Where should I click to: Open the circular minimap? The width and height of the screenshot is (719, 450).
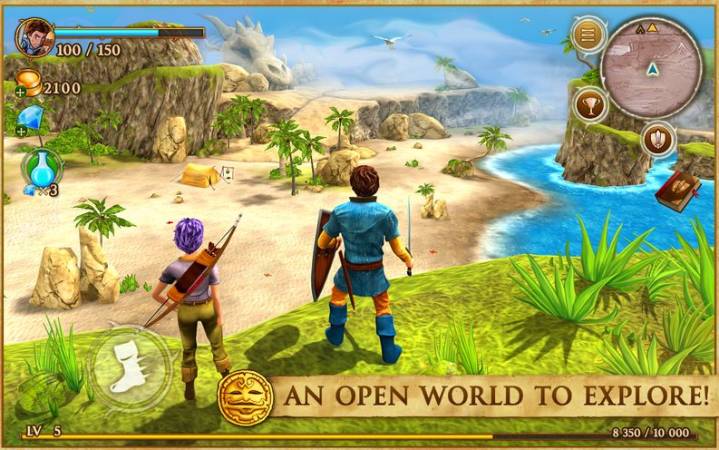pos(652,68)
